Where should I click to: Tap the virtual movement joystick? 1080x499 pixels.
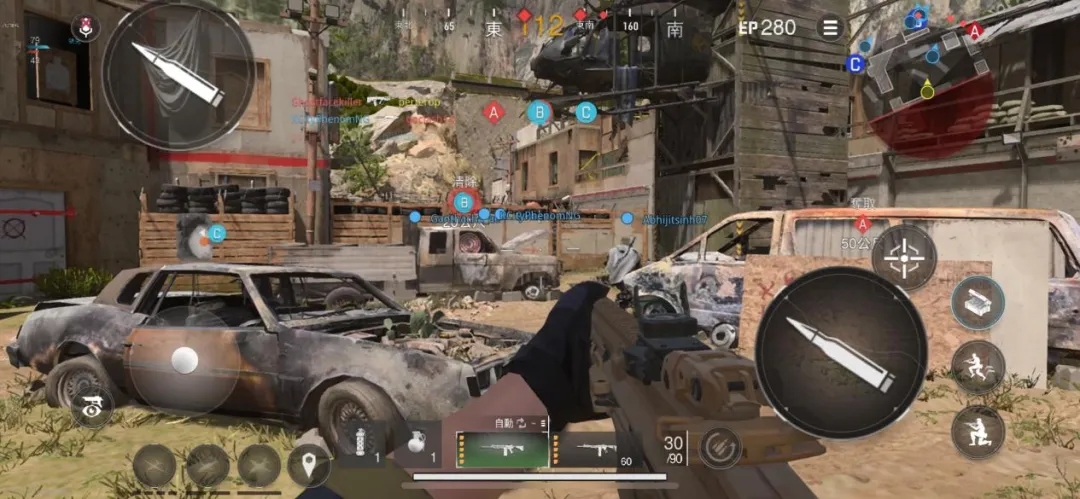[185, 359]
